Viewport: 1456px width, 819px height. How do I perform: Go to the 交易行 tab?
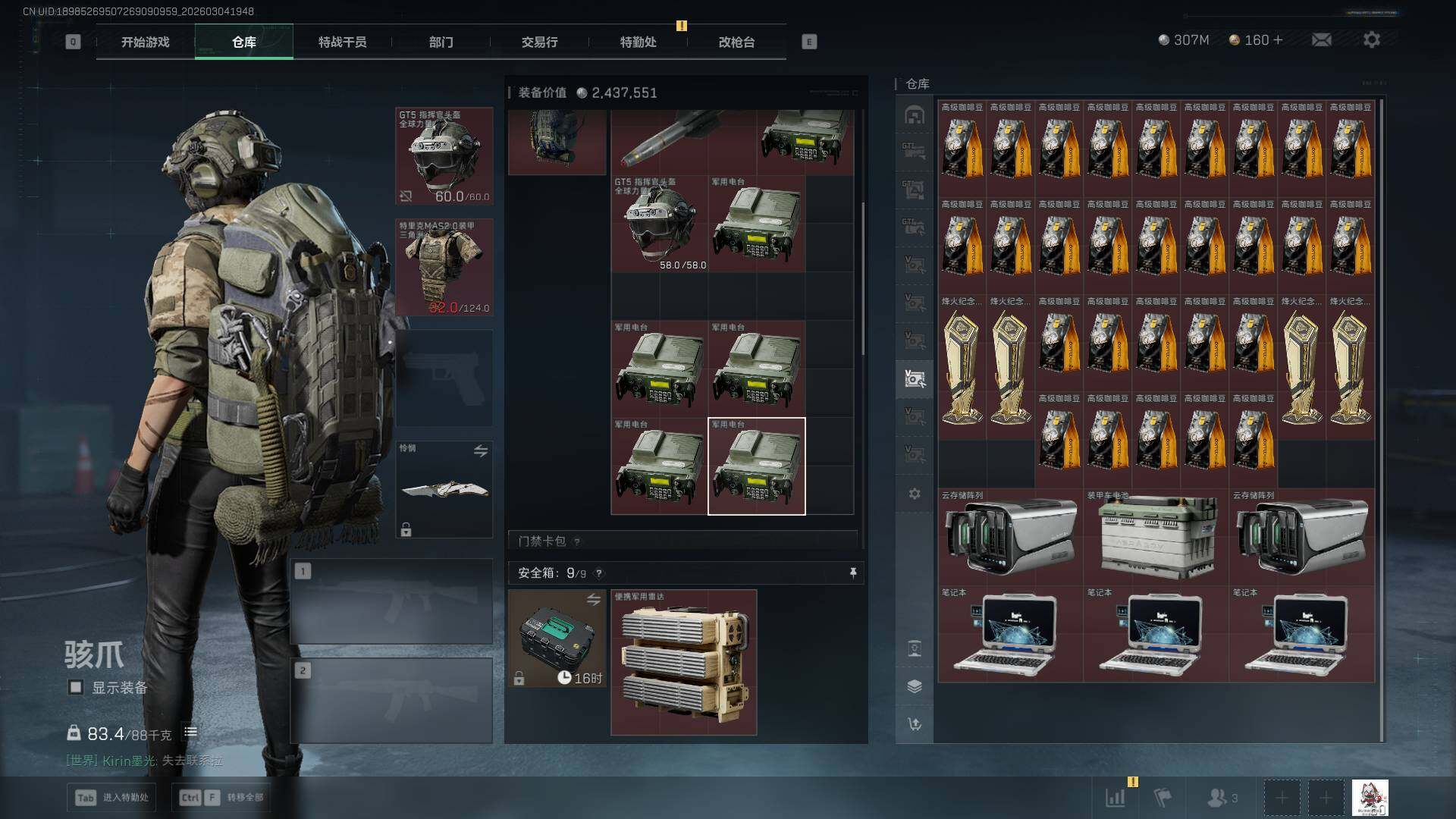pyautogui.click(x=539, y=42)
